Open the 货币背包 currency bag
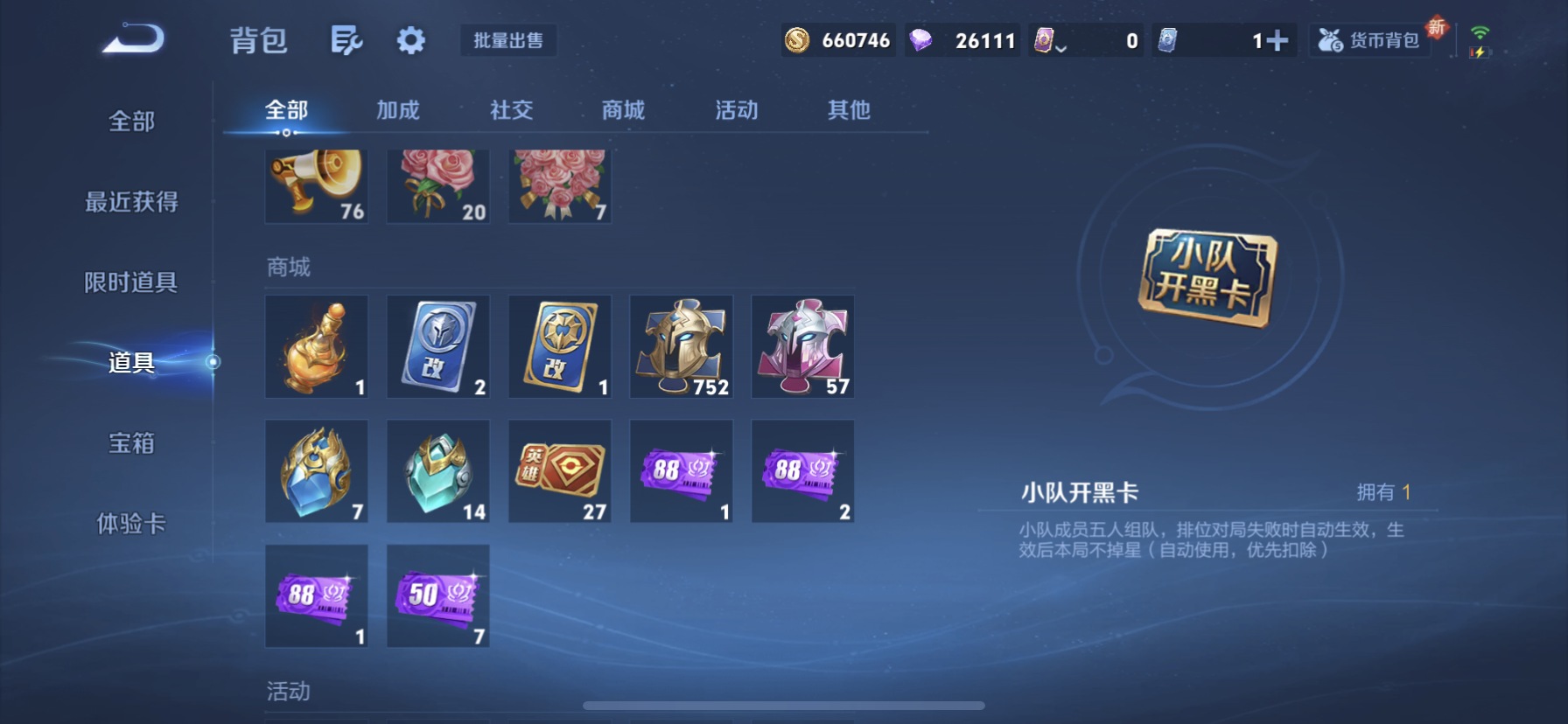This screenshot has height=724, width=1568. point(1368,39)
